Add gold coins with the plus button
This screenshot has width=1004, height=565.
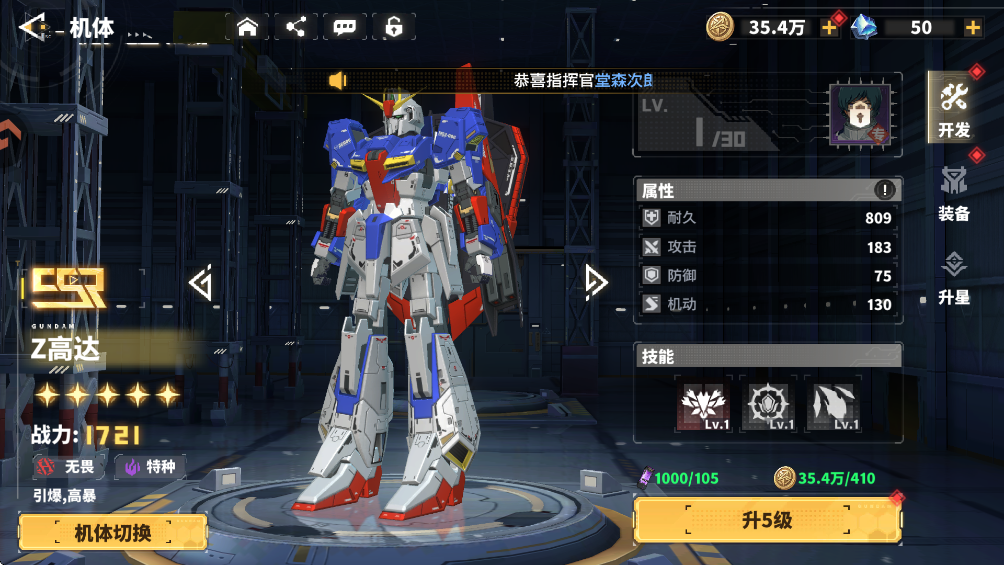pos(829,28)
